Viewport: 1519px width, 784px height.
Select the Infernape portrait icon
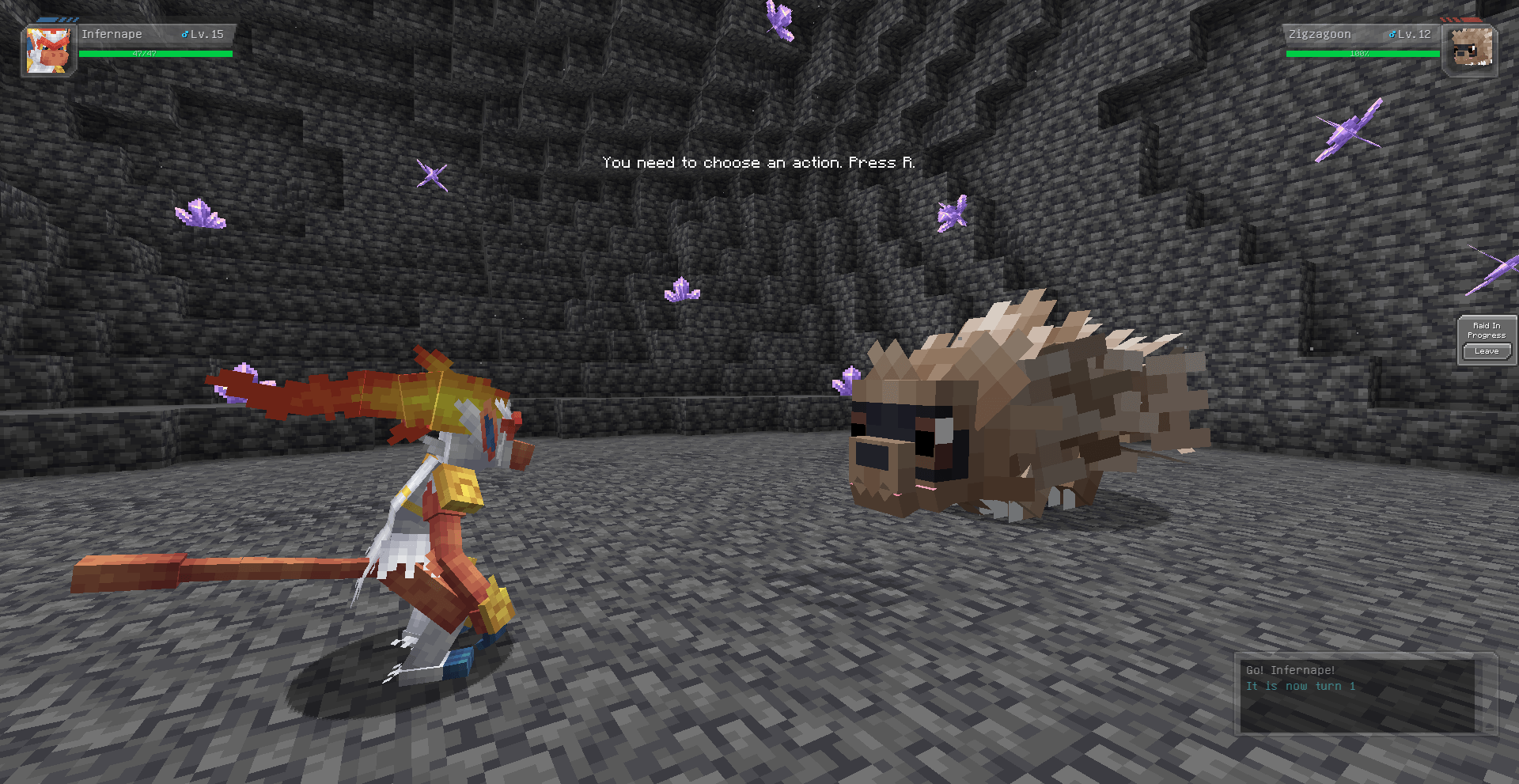pyautogui.click(x=48, y=50)
